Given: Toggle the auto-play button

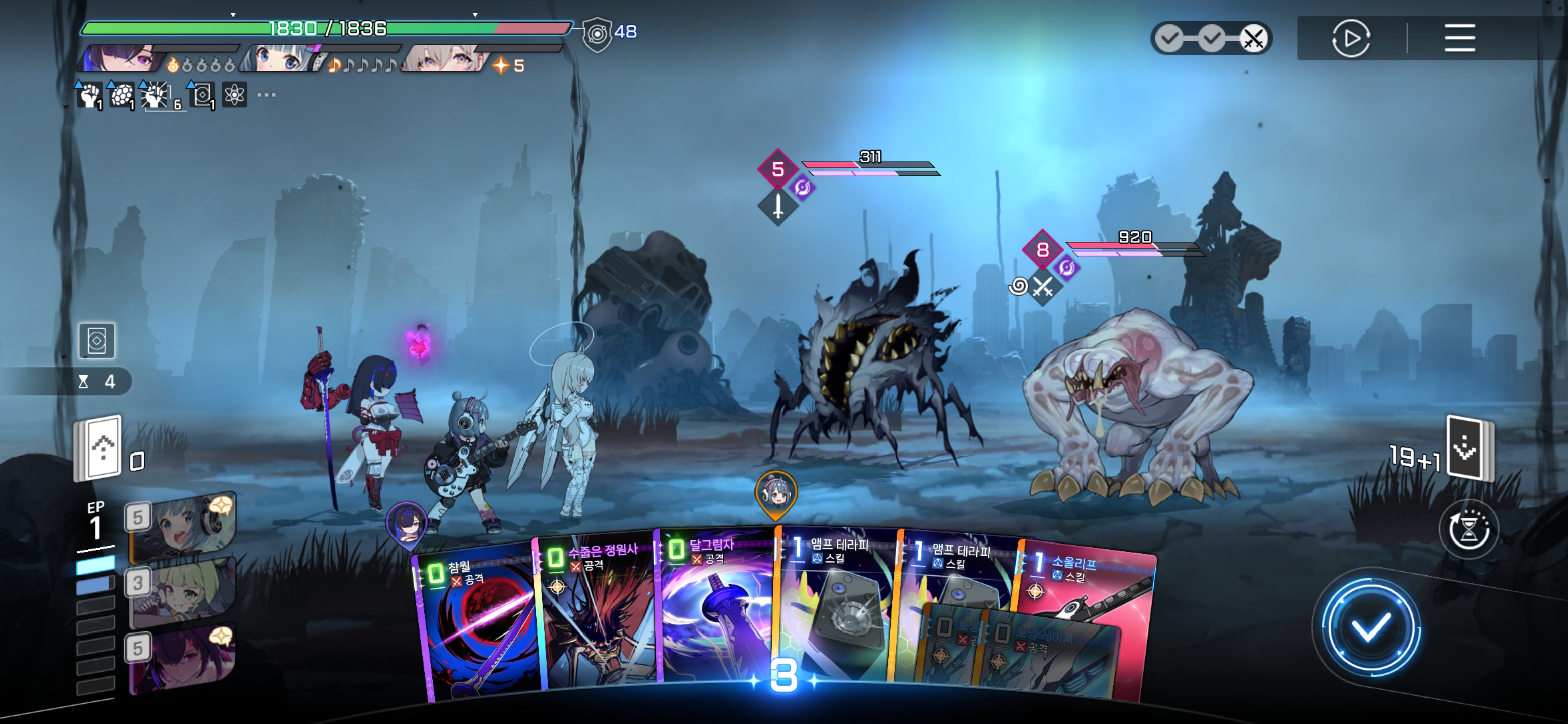Looking at the screenshot, I should (1351, 38).
